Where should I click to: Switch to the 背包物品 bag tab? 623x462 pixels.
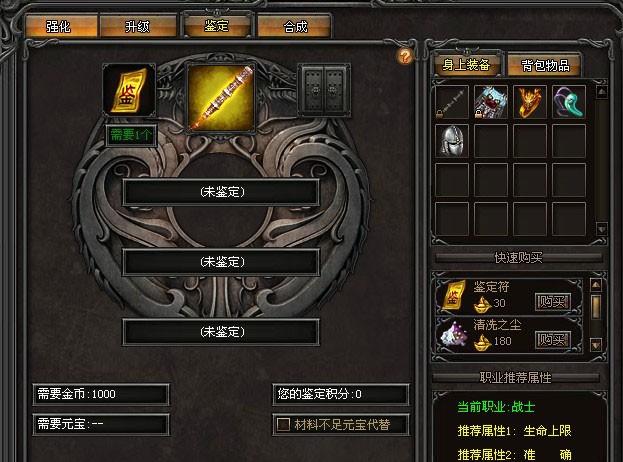(545, 66)
